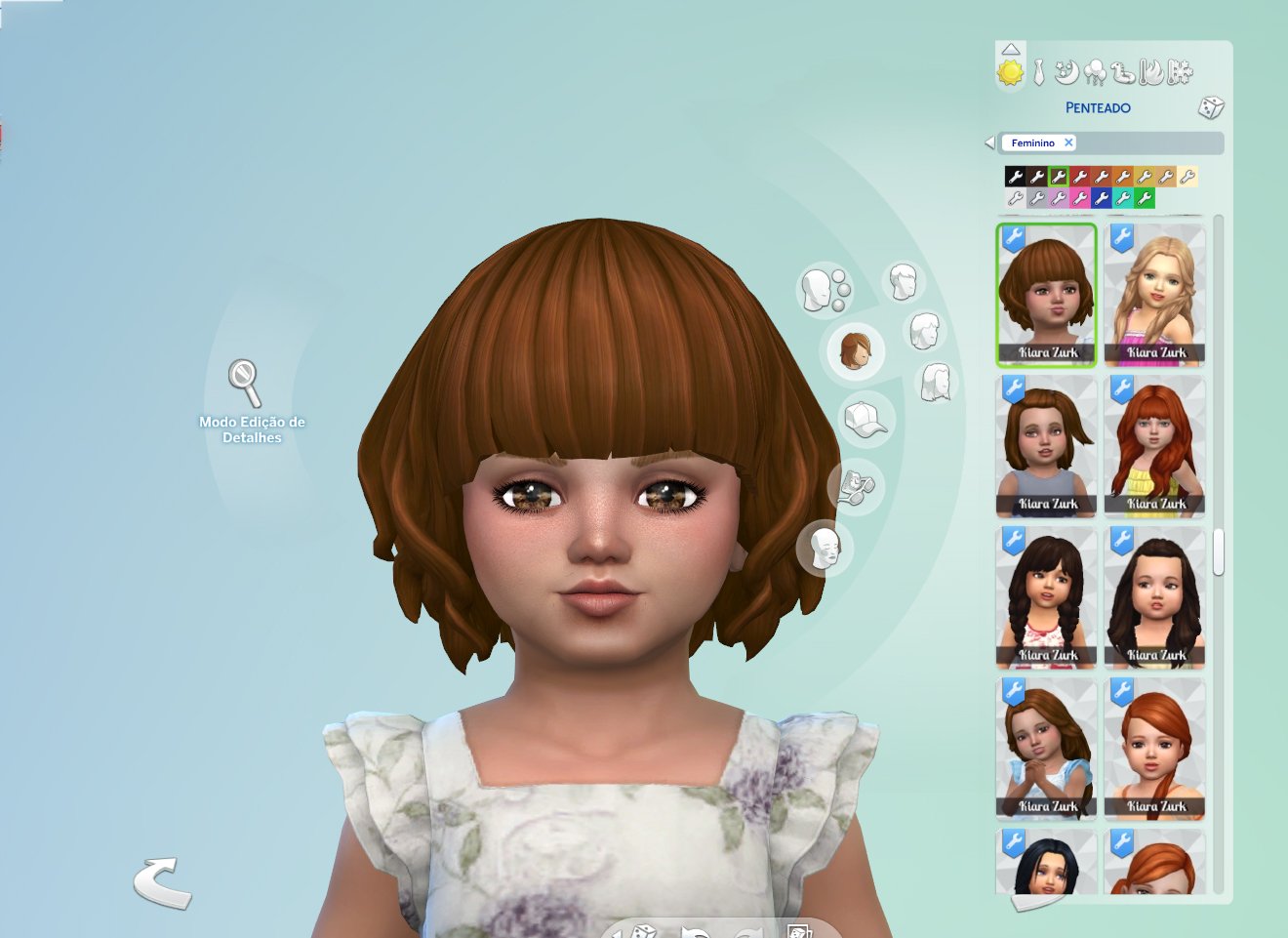
Task: Click the back undo arrow
Action: [x=162, y=881]
